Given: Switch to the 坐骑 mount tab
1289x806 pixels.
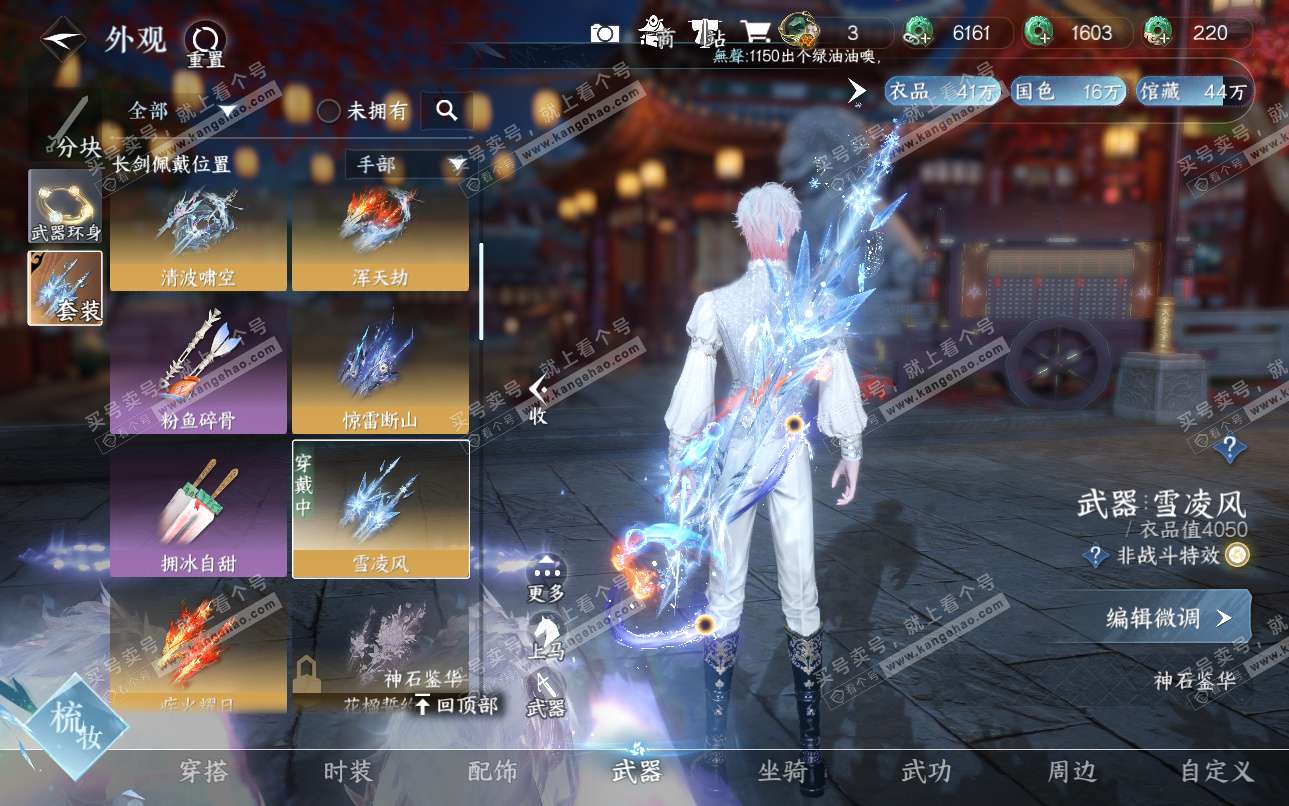Looking at the screenshot, I should (x=782, y=771).
